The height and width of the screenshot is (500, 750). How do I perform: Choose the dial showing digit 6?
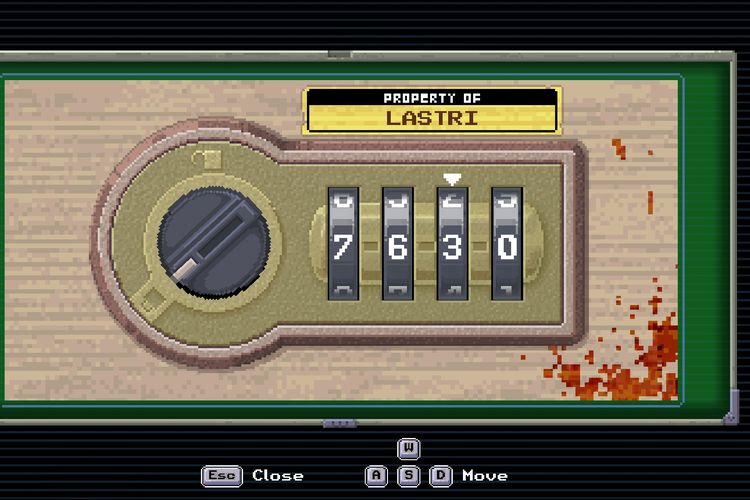pos(397,243)
